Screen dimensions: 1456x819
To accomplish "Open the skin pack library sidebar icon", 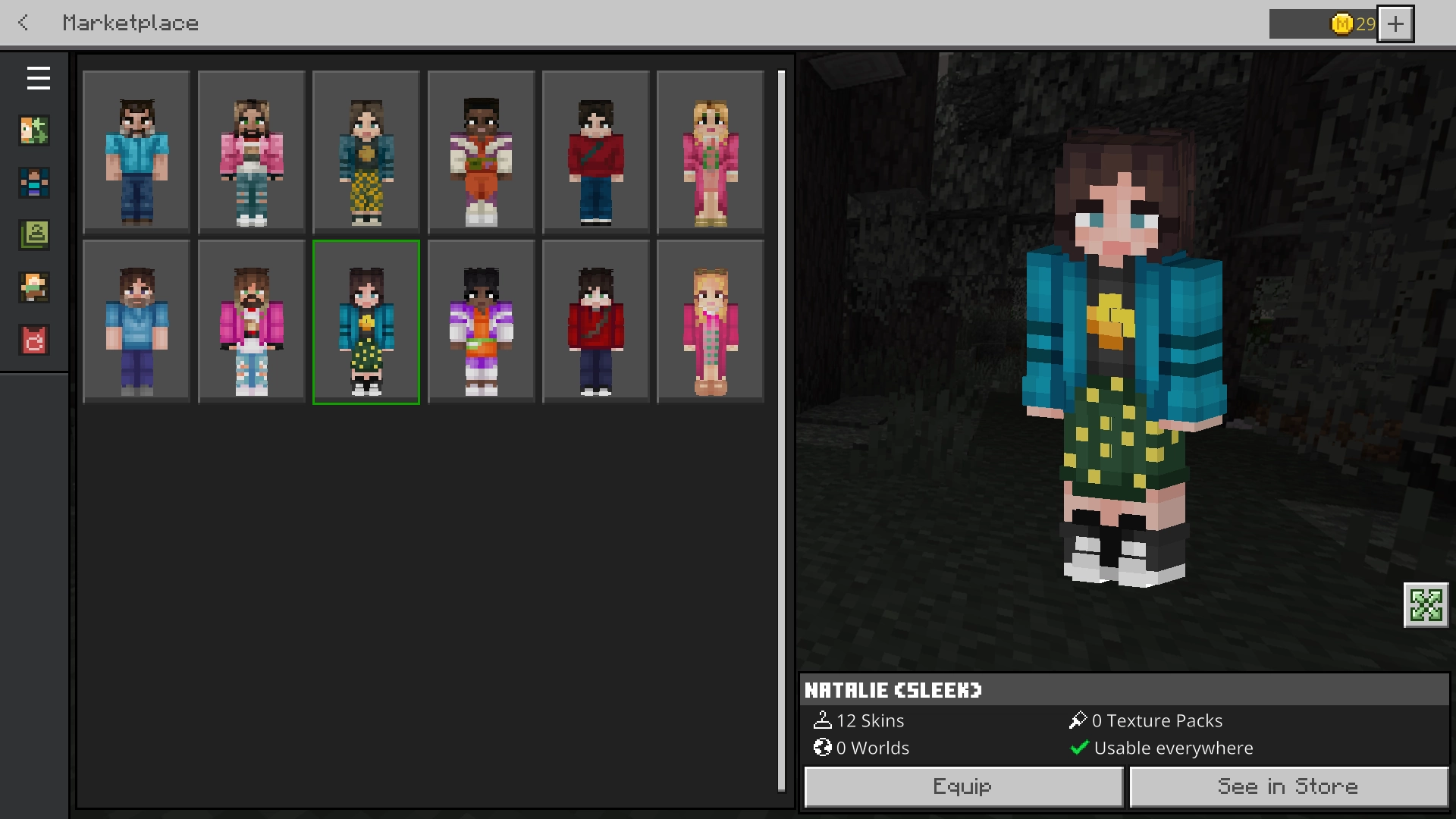I will (34, 235).
